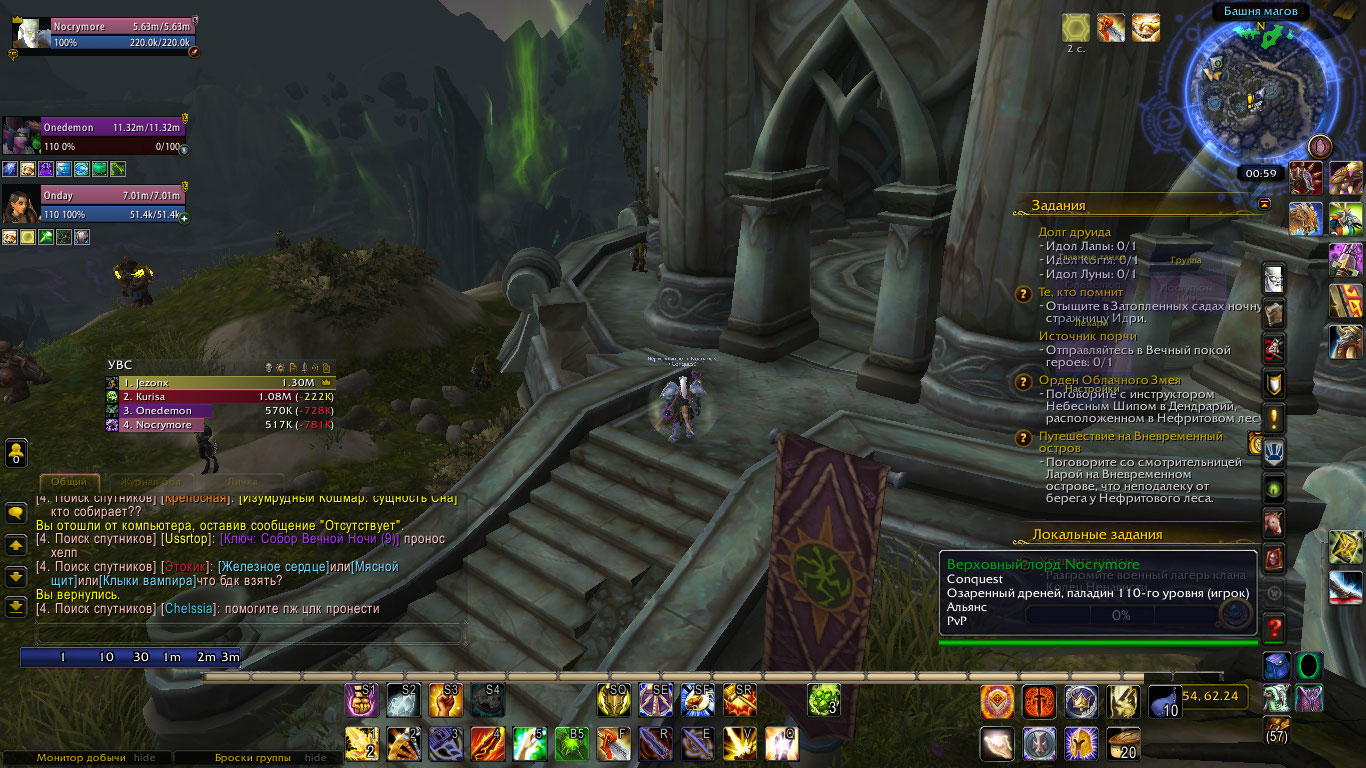Collapse the Задания quest tracker

point(1264,204)
